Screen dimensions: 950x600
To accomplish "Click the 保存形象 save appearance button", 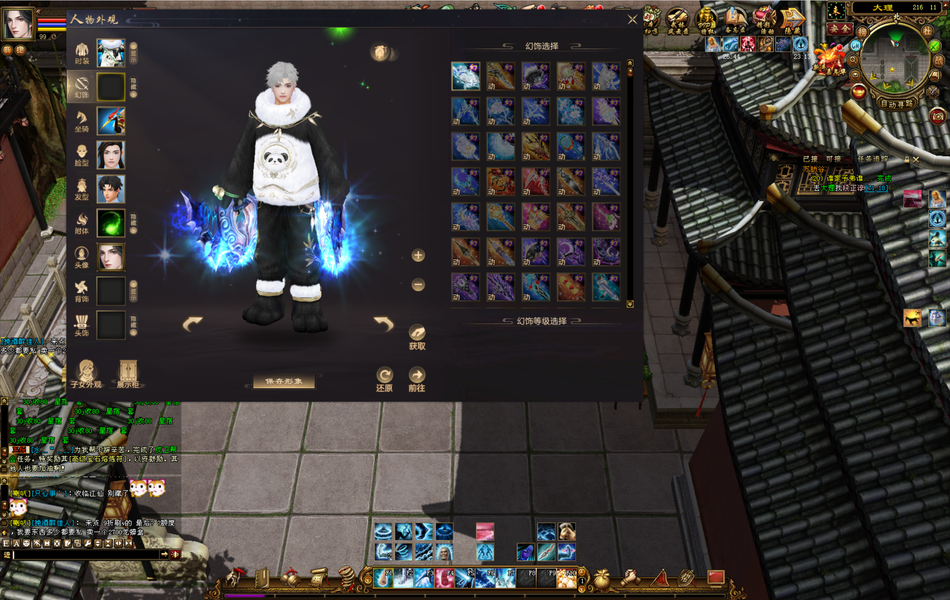I will [283, 382].
